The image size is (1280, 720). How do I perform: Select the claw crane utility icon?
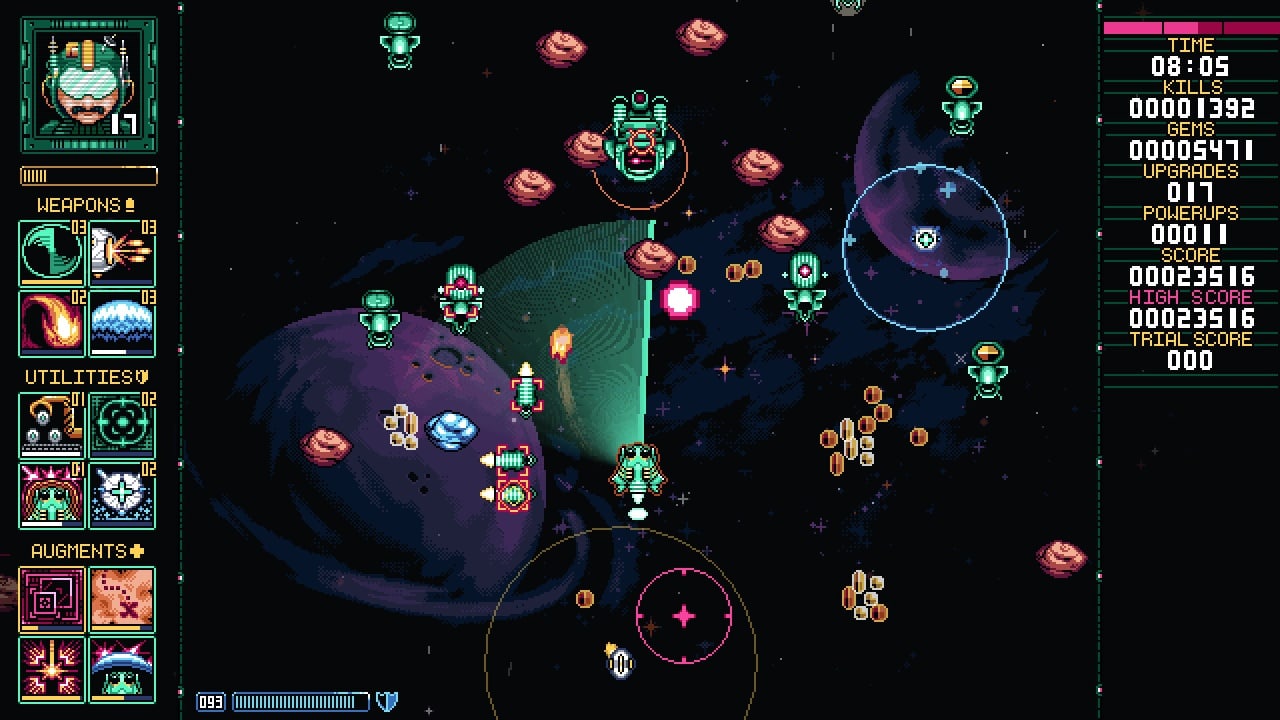tap(52, 425)
